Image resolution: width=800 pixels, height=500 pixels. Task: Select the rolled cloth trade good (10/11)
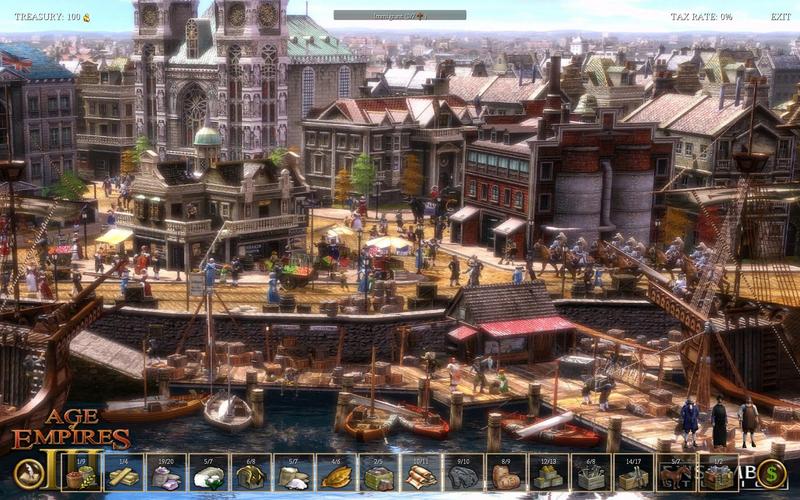pos(421,473)
